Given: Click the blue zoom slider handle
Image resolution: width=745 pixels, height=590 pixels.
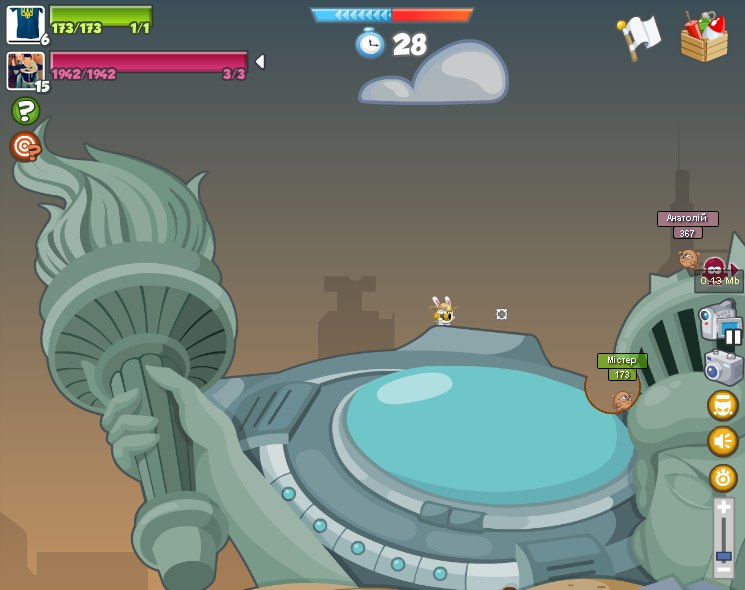Looking at the screenshot, I should click(x=723, y=555).
